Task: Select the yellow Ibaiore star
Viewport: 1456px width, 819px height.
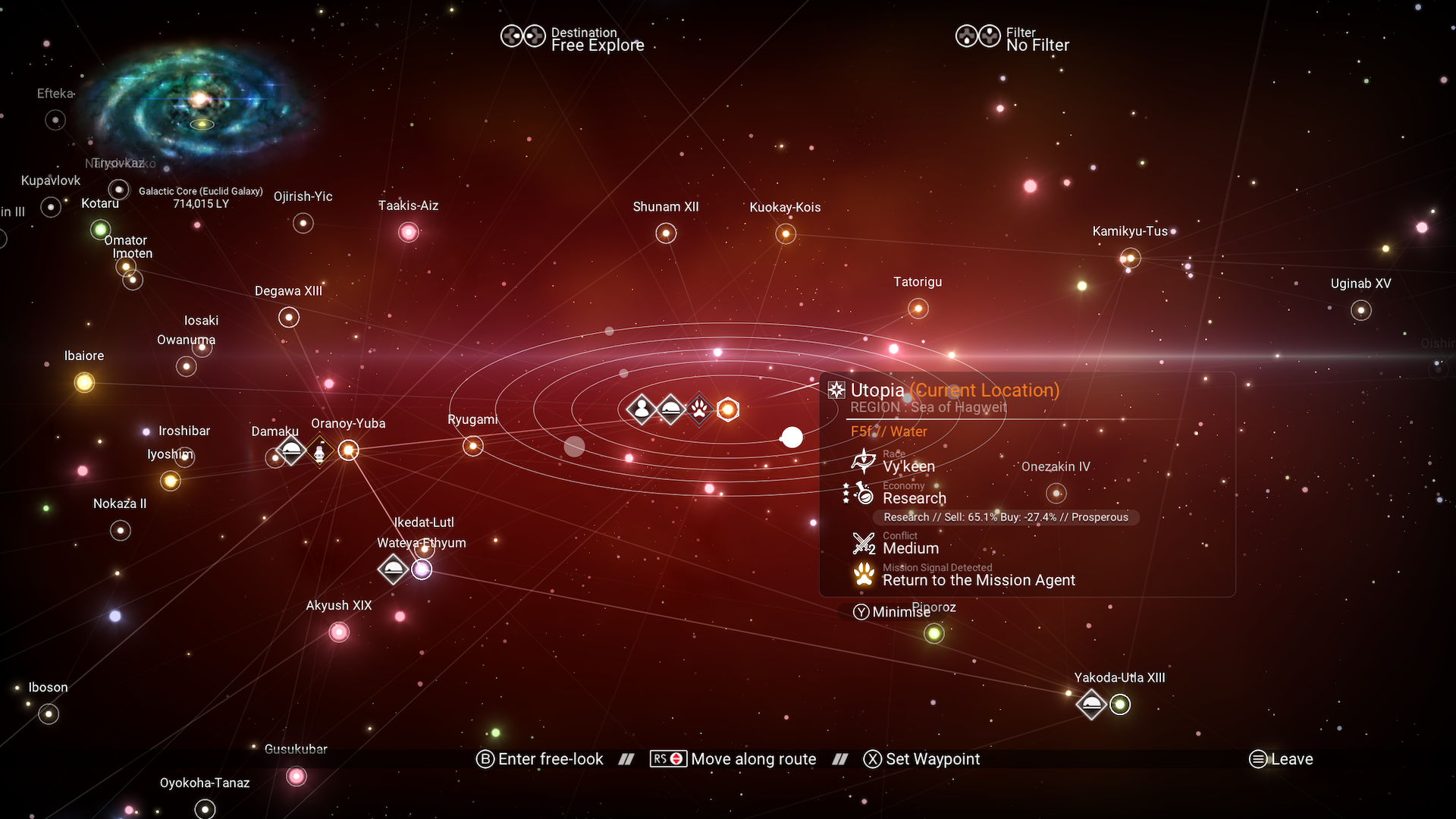Action: [84, 383]
